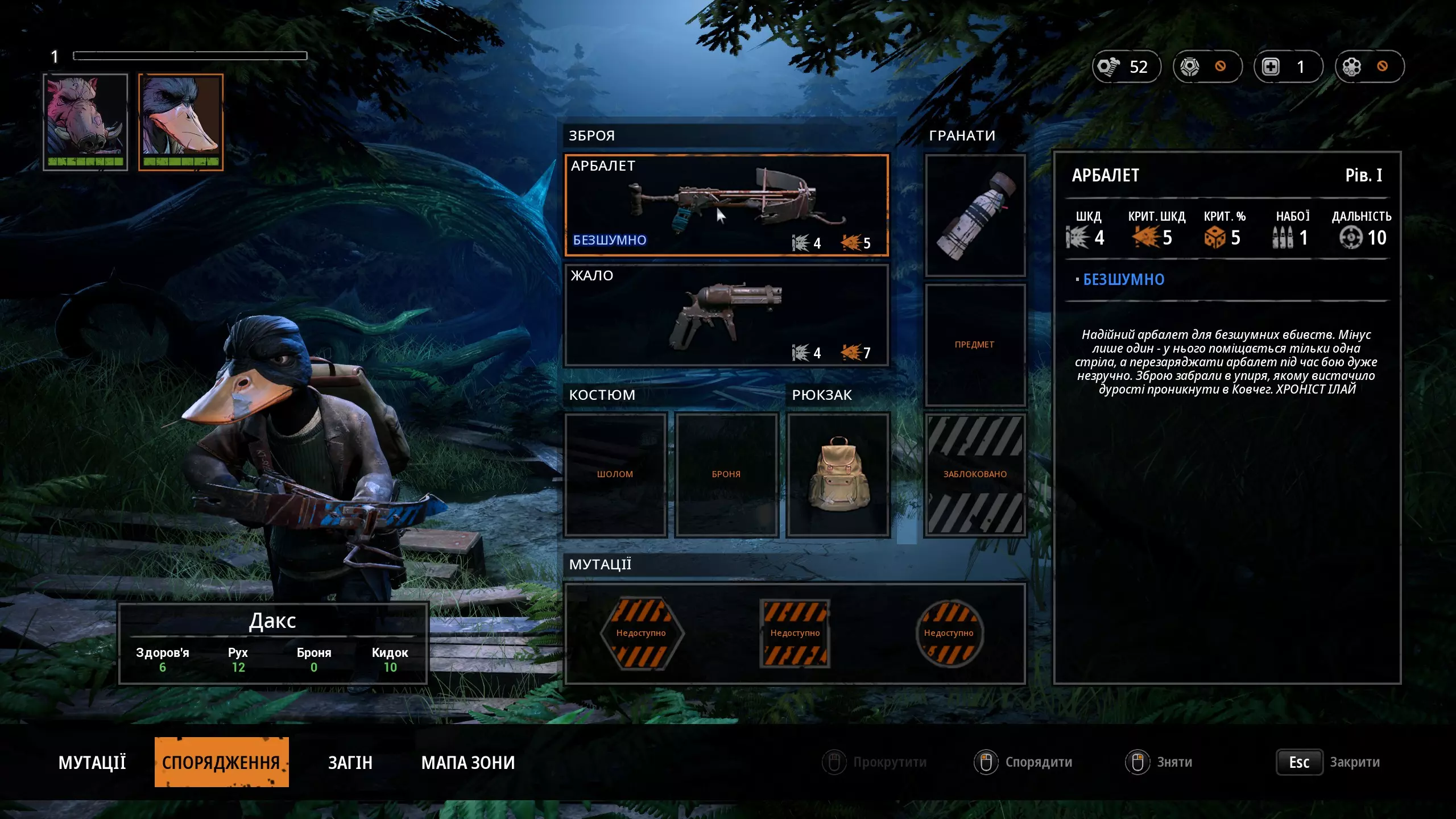The width and height of the screenshot is (1456, 819).
Task: Choose the duck character portrait
Action: coord(181,122)
